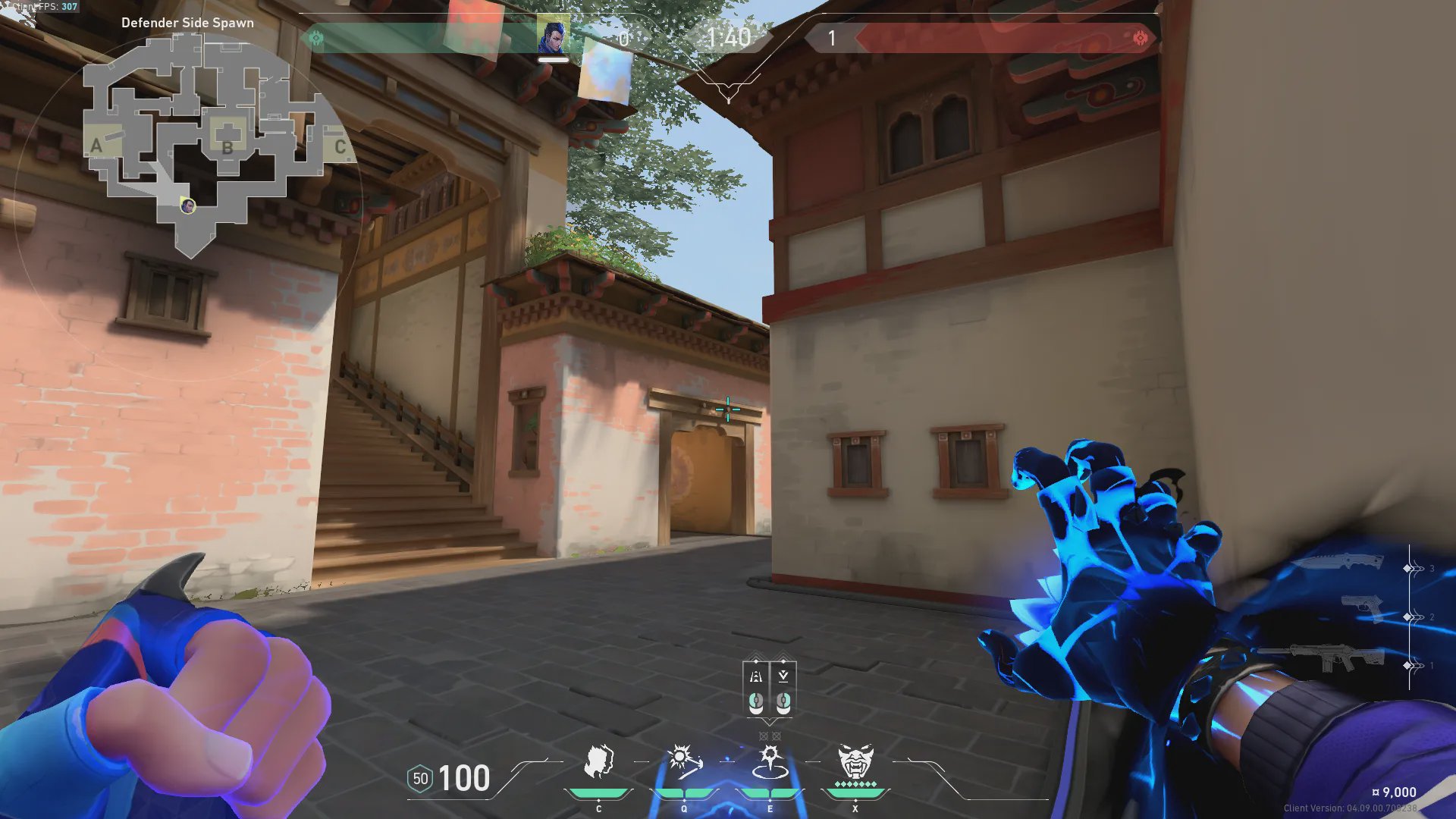Select the Blindside flash ability
Screen dimensions: 1456x819
coord(684,762)
